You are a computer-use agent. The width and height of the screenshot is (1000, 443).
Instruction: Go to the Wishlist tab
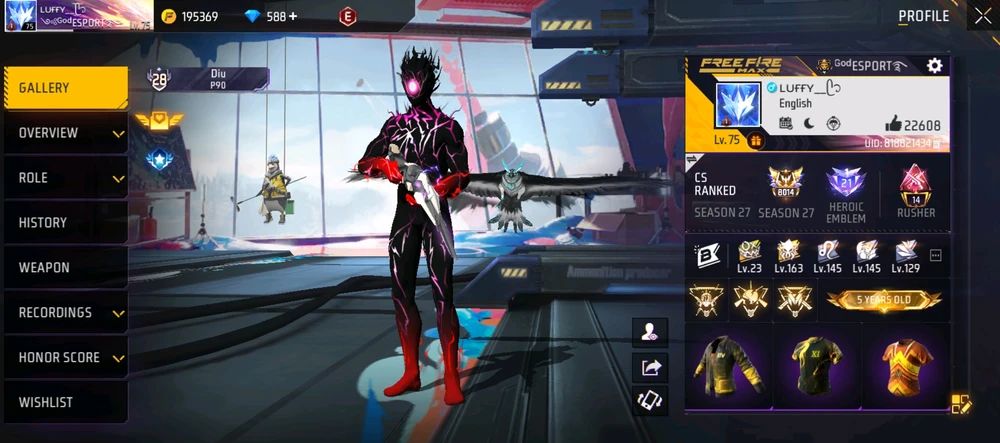[x=65, y=402]
